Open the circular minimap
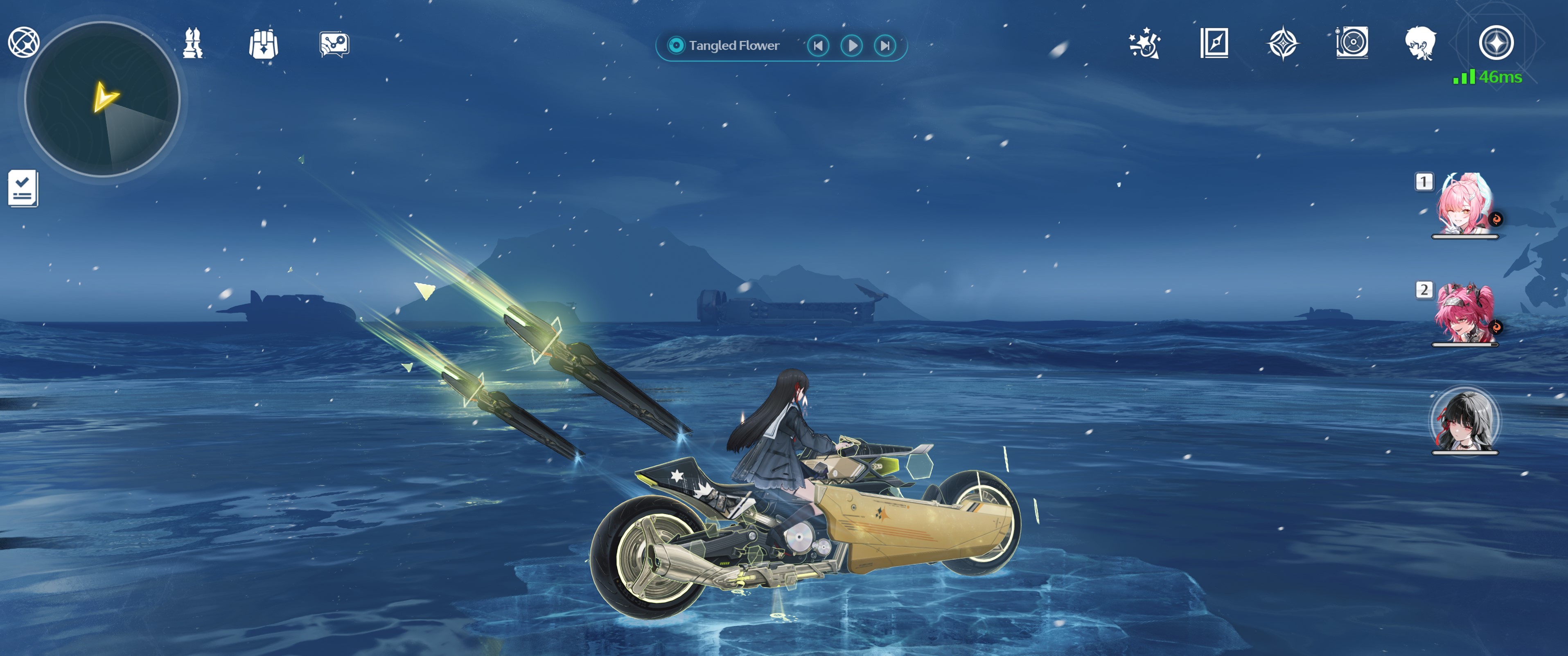This screenshot has height=656, width=1568. [102, 100]
